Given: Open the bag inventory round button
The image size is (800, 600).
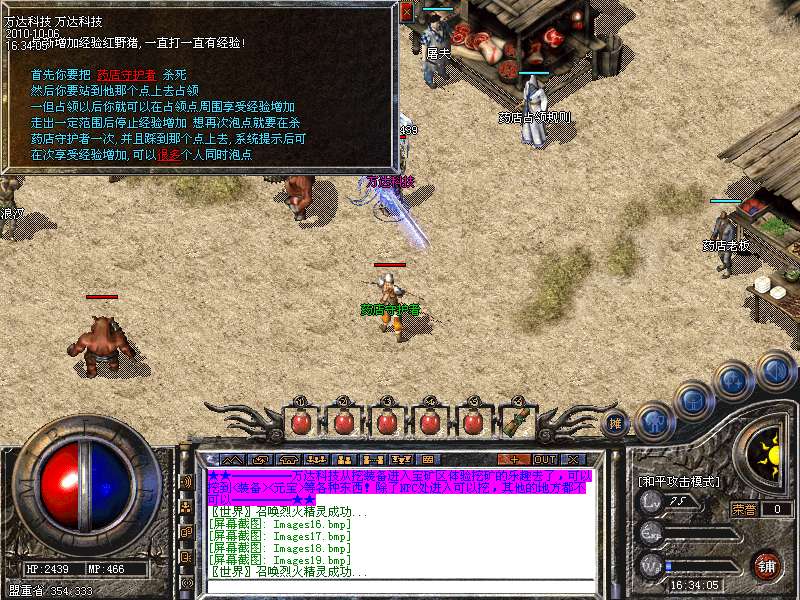Looking at the screenshot, I should (x=692, y=400).
